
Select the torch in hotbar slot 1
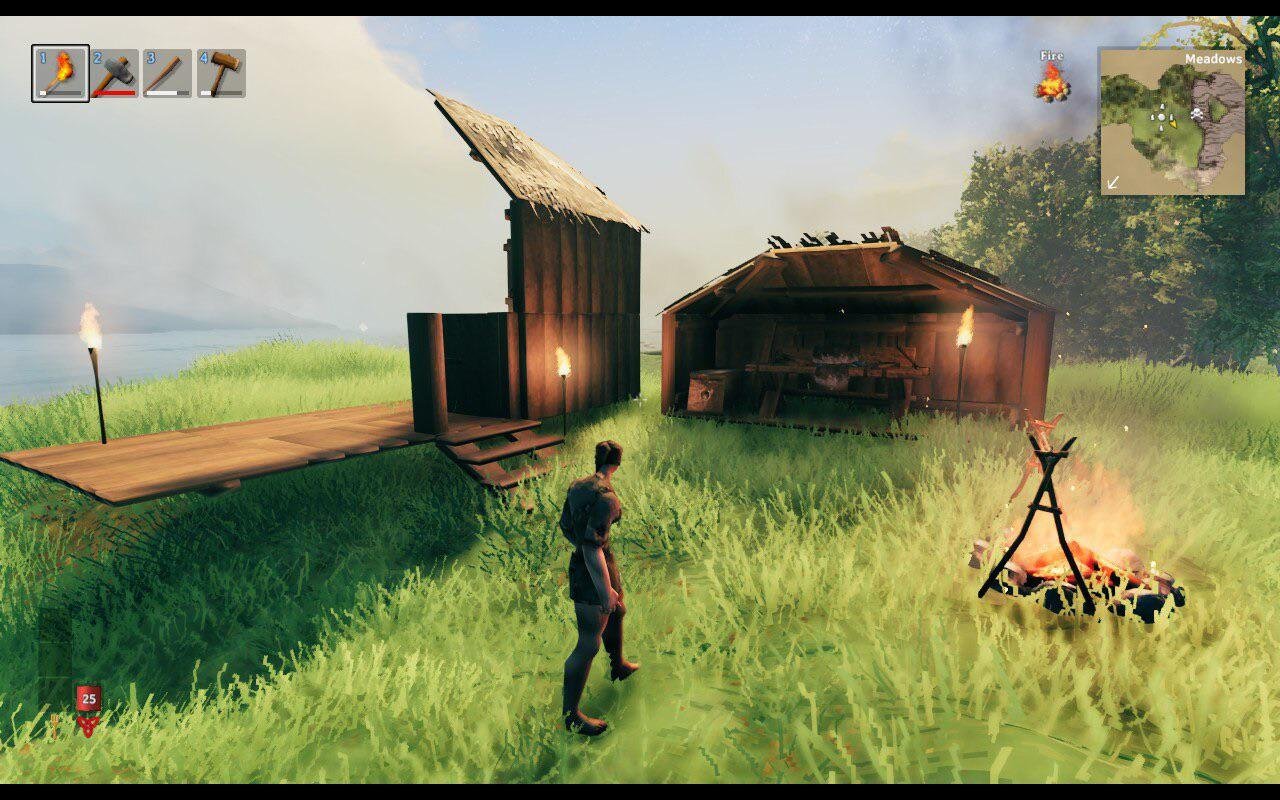point(61,71)
